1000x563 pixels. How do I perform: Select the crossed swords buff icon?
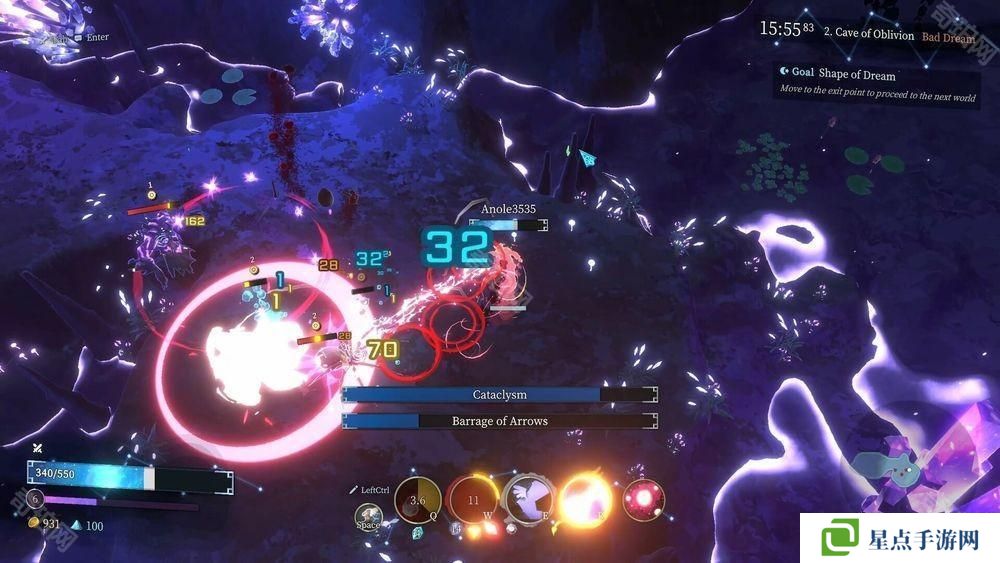tap(37, 448)
